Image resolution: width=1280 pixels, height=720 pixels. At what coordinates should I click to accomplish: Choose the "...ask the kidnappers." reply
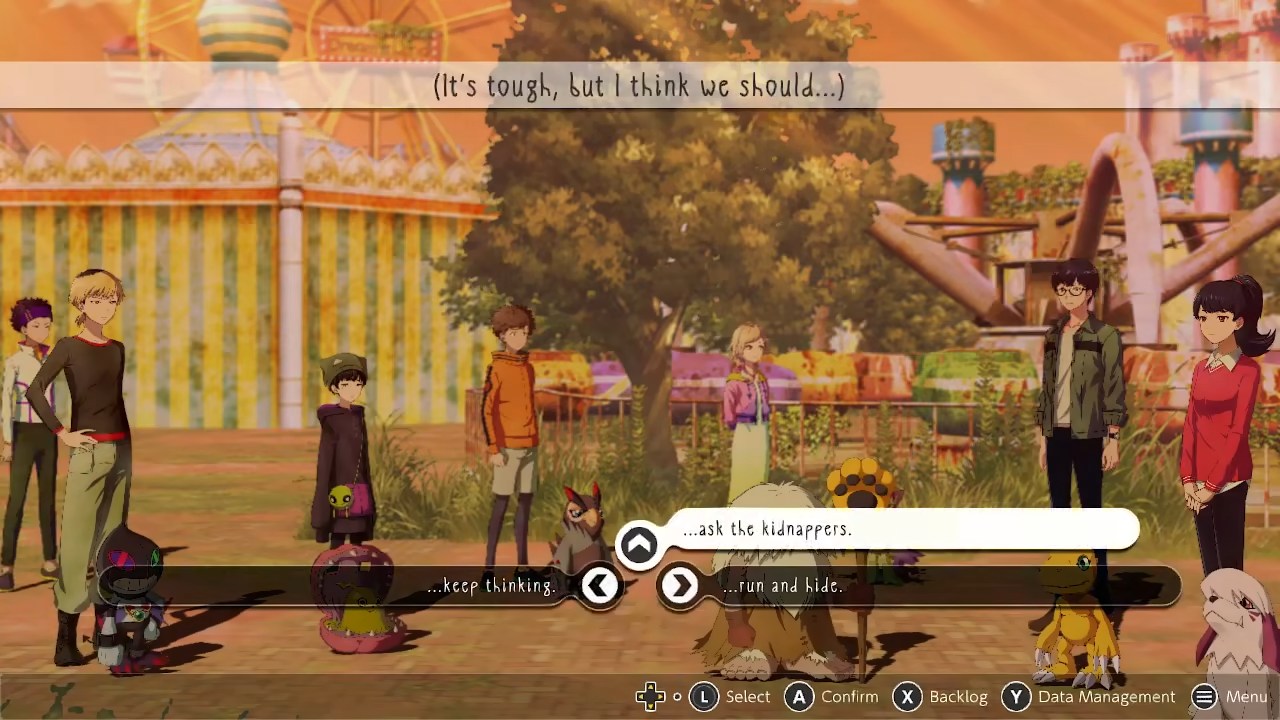click(x=767, y=530)
